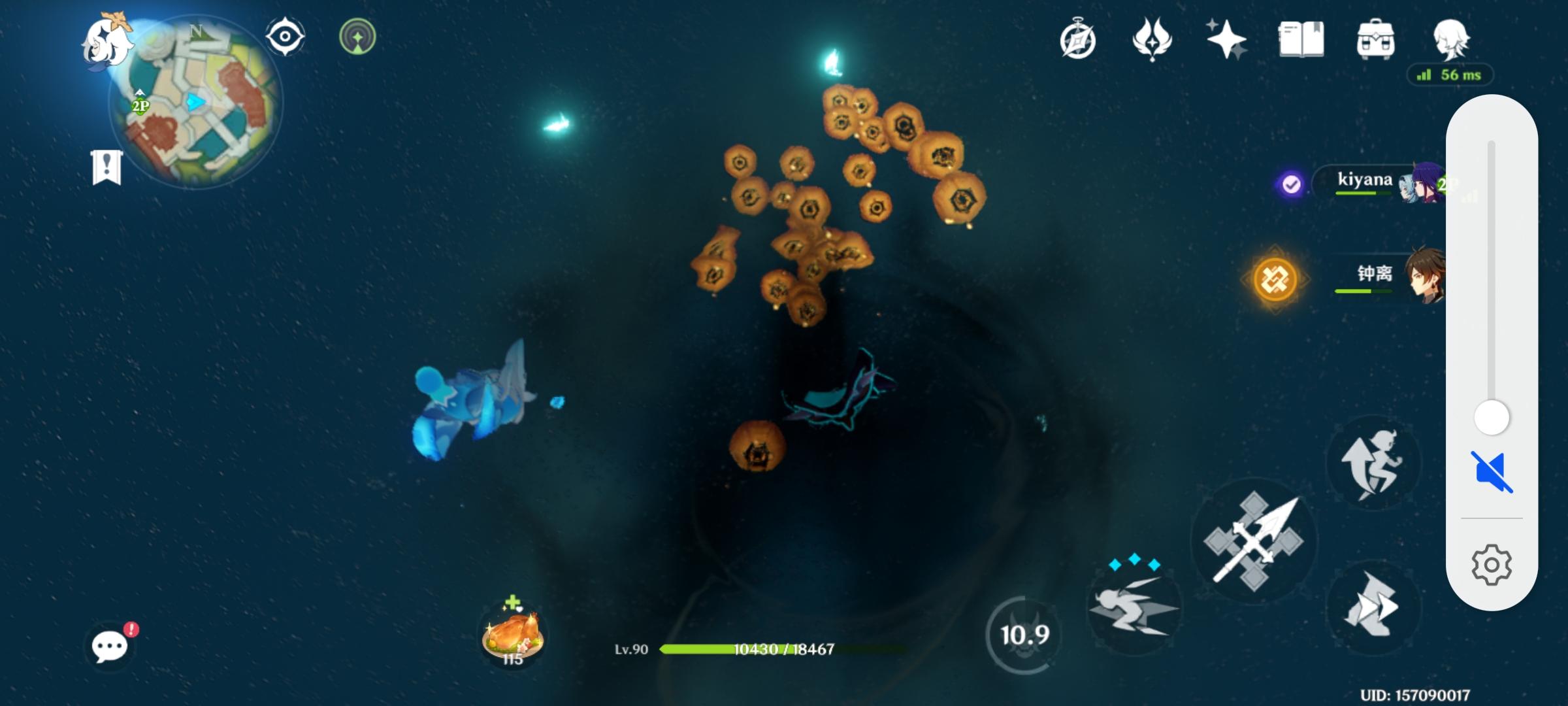Open the chat speech bubble

[x=110, y=646]
